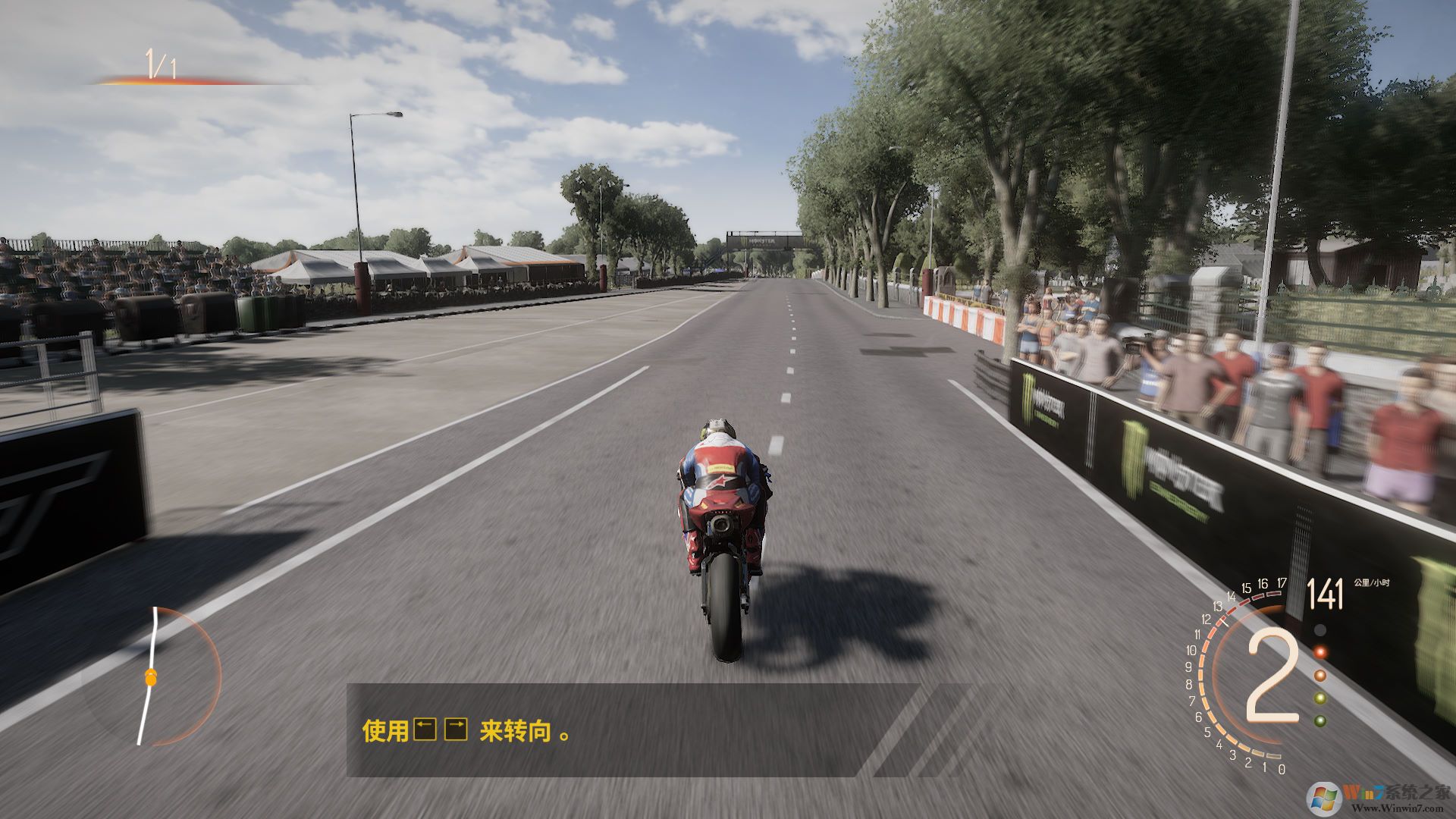The image size is (1456, 819).
Task: Select the orange rider marker on the minimap
Action: pyautogui.click(x=151, y=678)
